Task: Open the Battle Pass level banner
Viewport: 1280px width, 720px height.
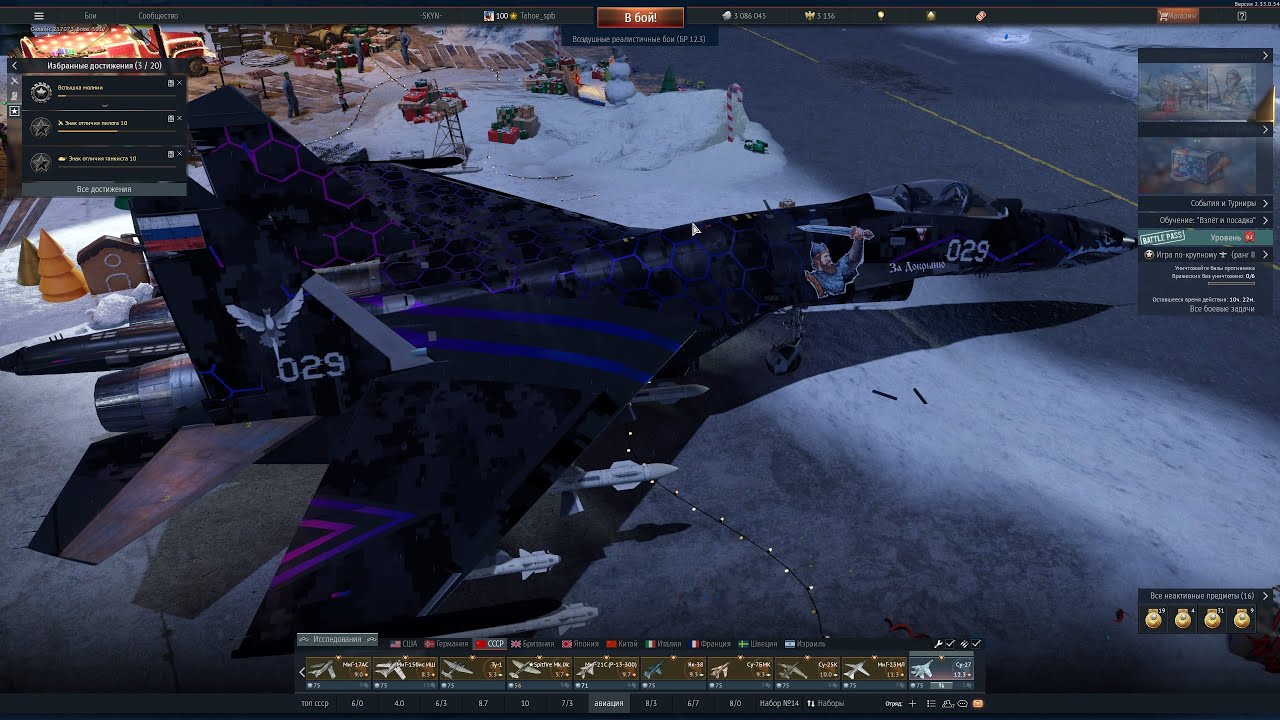Action: pyautogui.click(x=1206, y=237)
